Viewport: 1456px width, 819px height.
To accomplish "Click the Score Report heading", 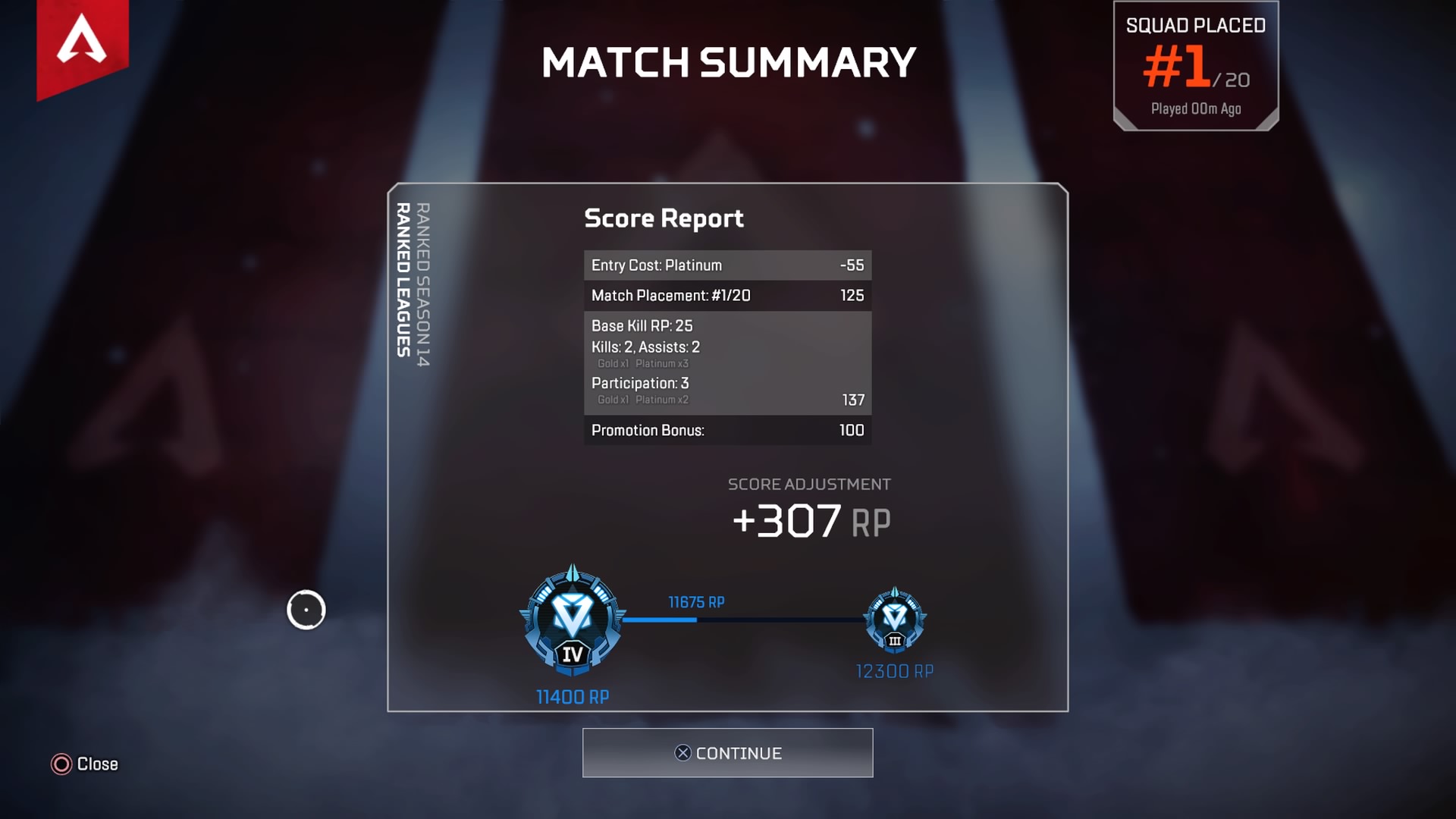I will coord(664,219).
